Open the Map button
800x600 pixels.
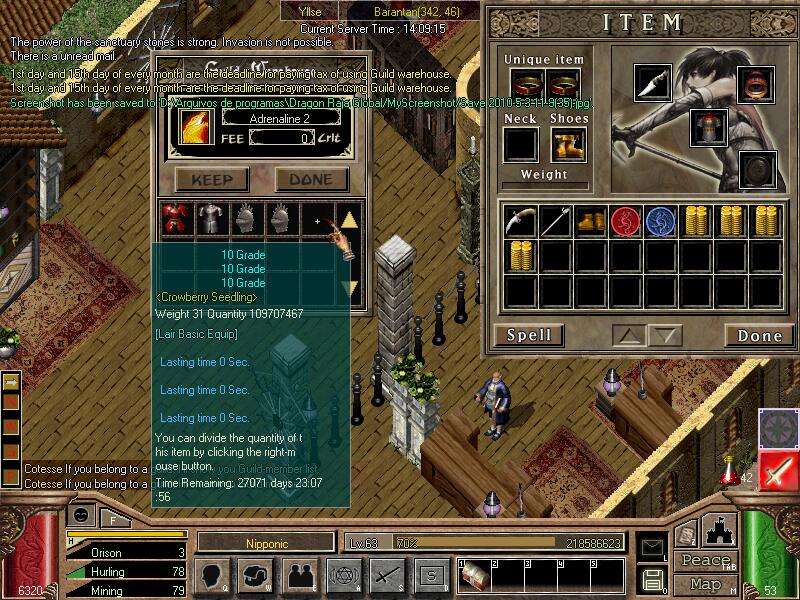[x=705, y=583]
